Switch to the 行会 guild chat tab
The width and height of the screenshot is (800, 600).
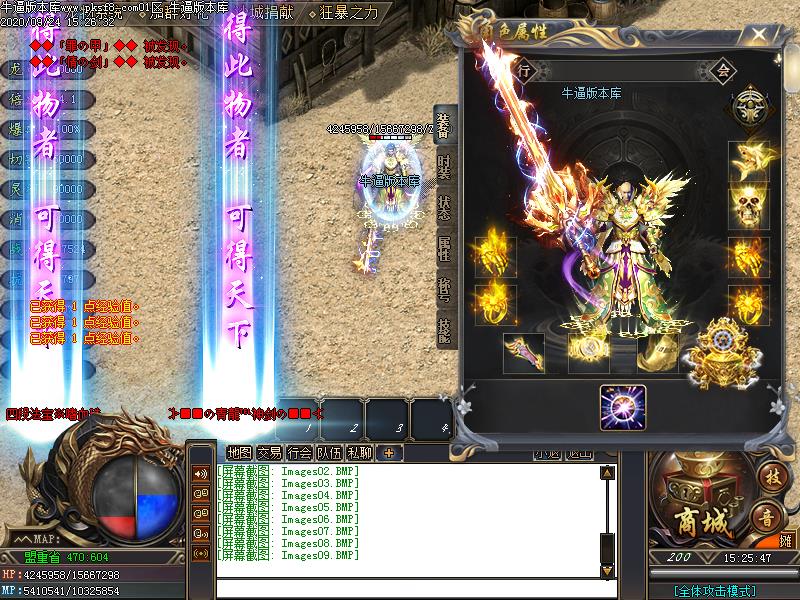299,453
